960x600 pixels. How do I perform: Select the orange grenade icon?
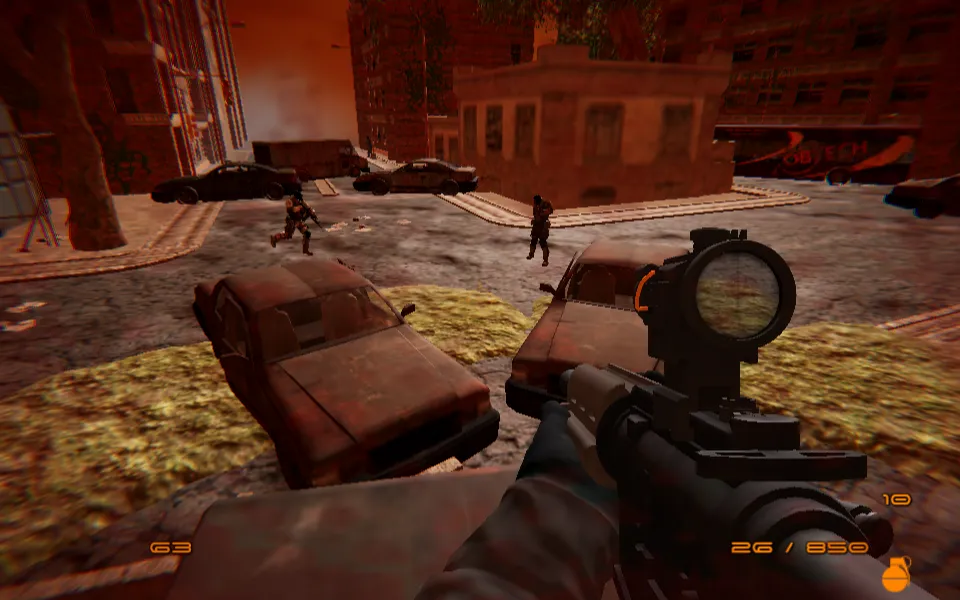pyautogui.click(x=895, y=575)
